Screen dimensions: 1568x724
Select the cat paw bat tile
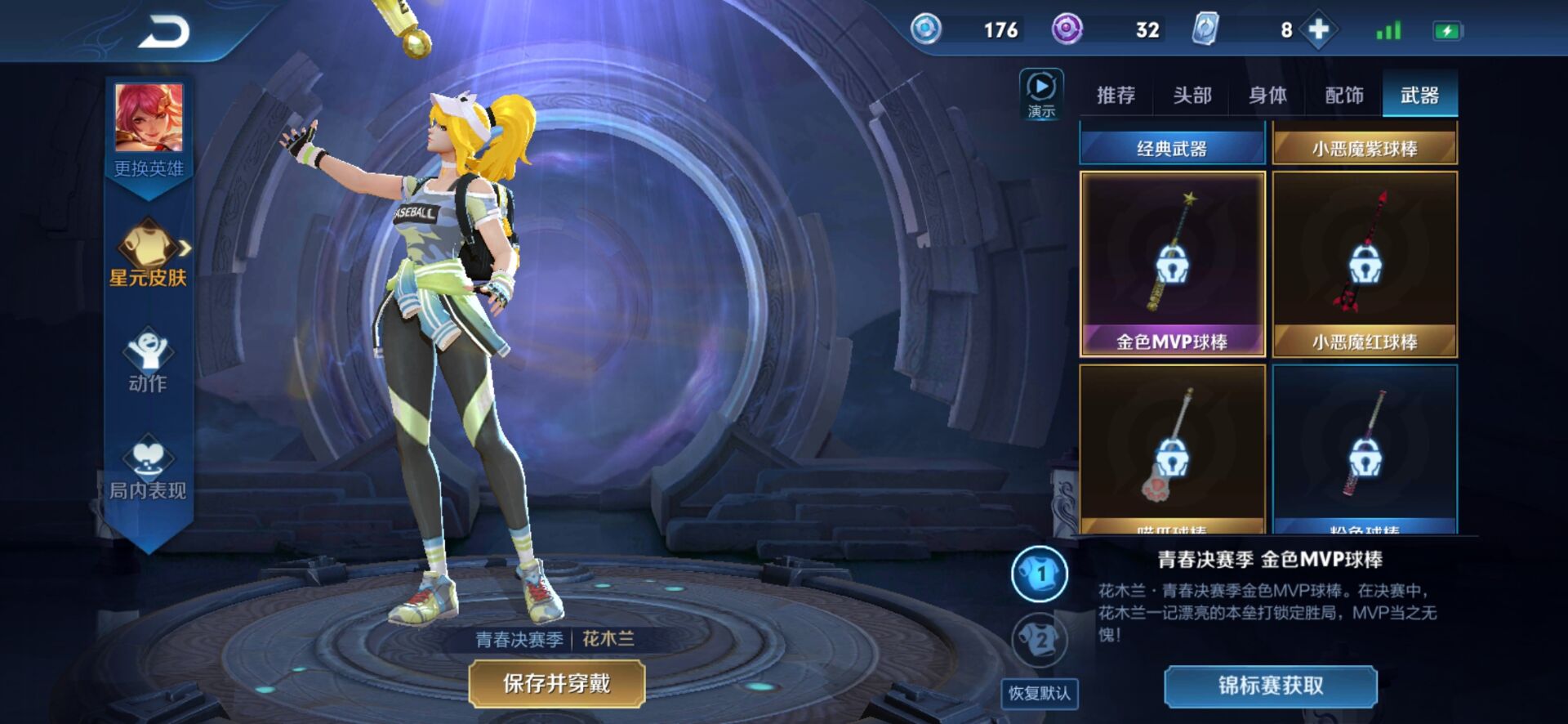[x=1172, y=449]
